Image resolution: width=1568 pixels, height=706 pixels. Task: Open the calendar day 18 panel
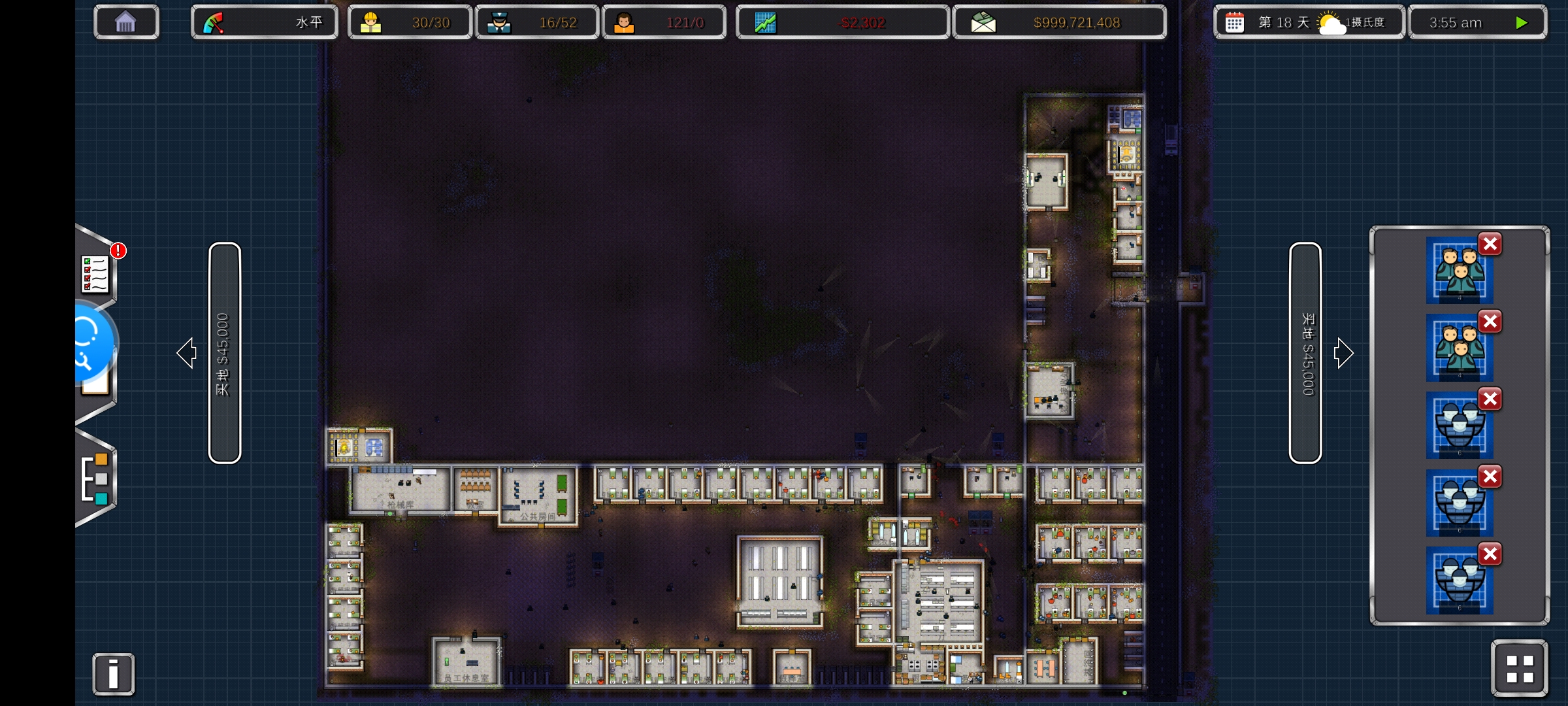(1309, 23)
